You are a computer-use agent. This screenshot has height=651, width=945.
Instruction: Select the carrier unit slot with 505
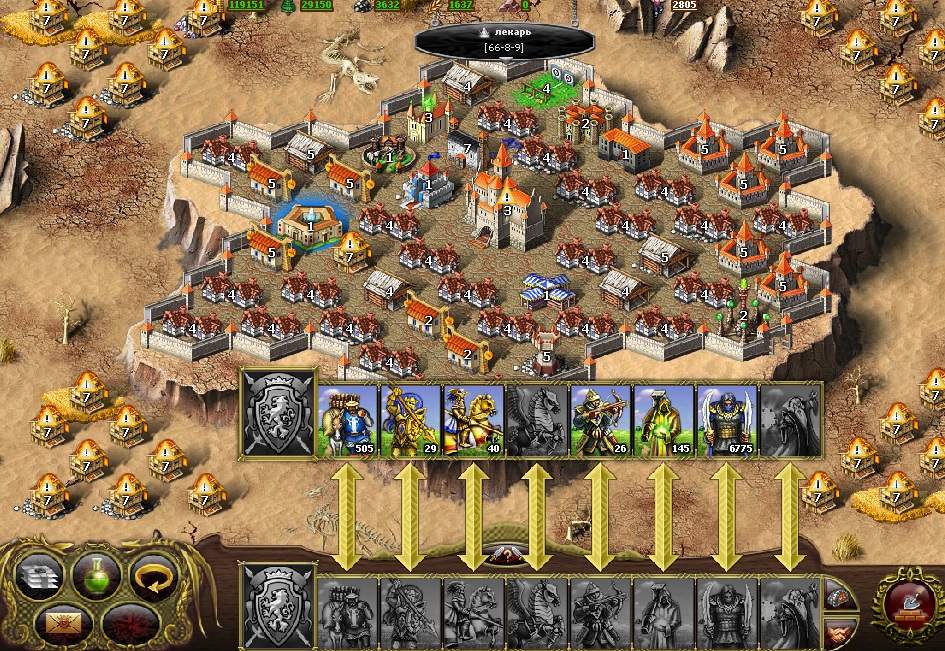(347, 421)
